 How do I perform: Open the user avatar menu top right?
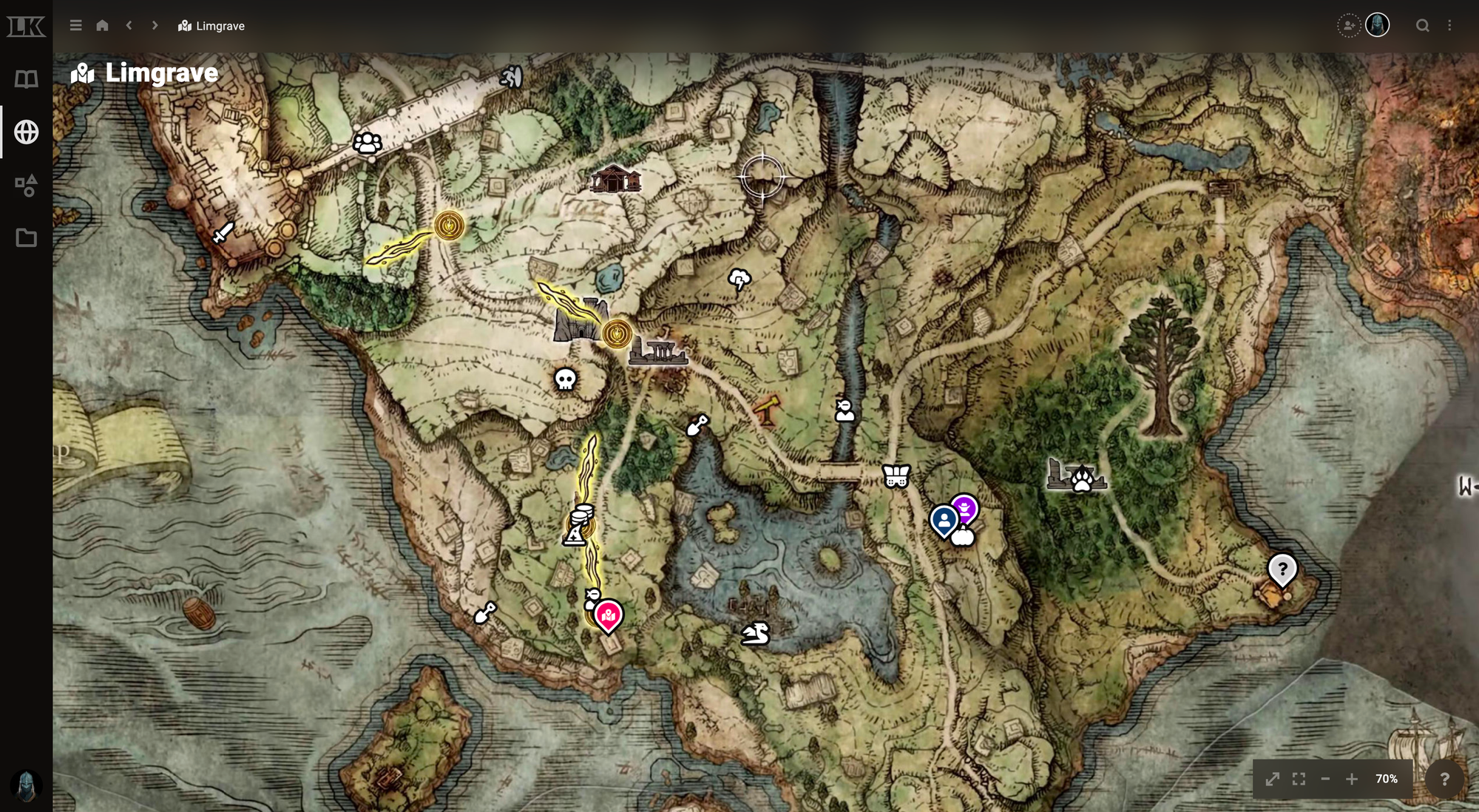point(1378,25)
